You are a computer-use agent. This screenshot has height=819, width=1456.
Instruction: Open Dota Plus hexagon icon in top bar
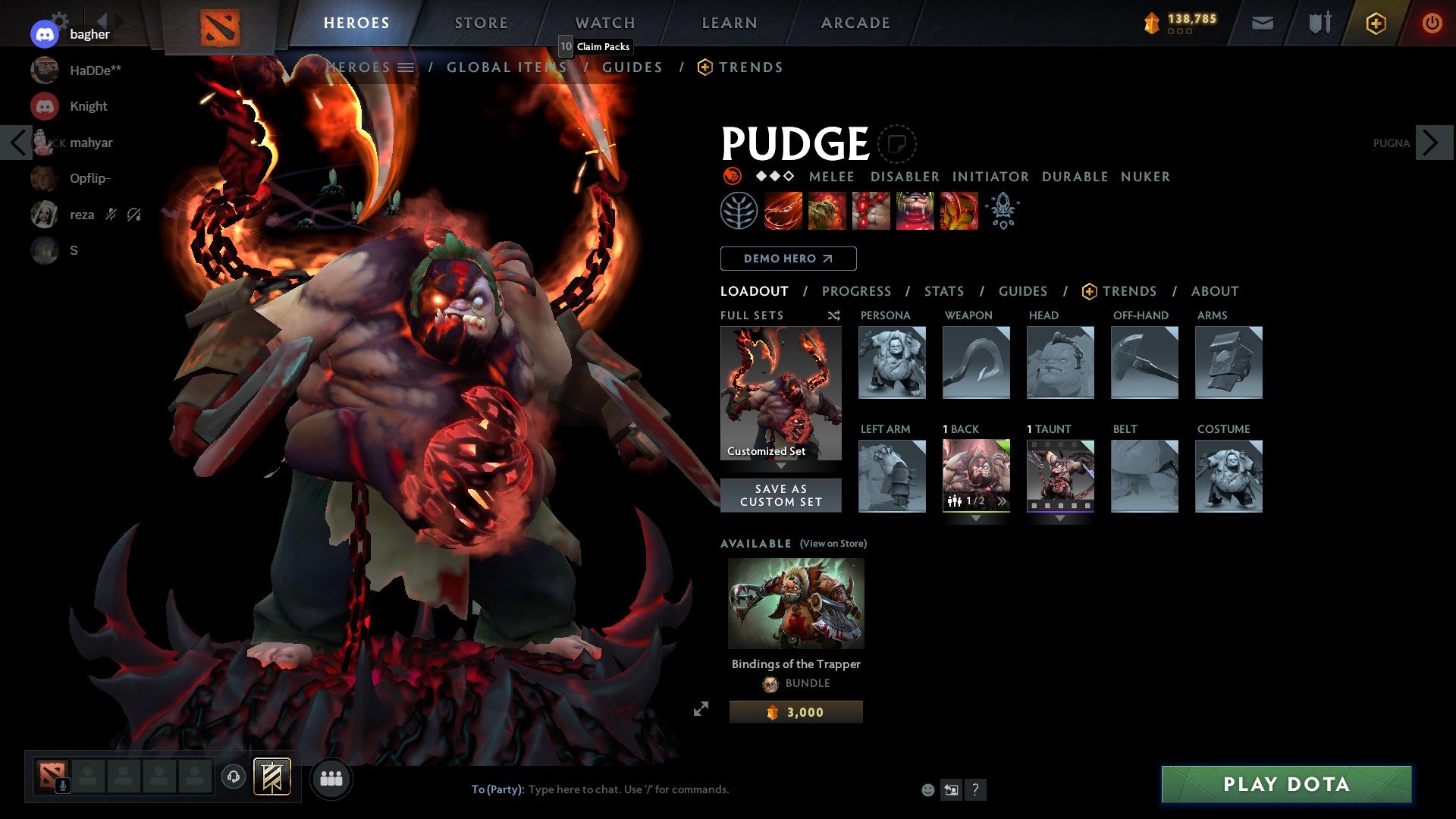tap(1376, 23)
